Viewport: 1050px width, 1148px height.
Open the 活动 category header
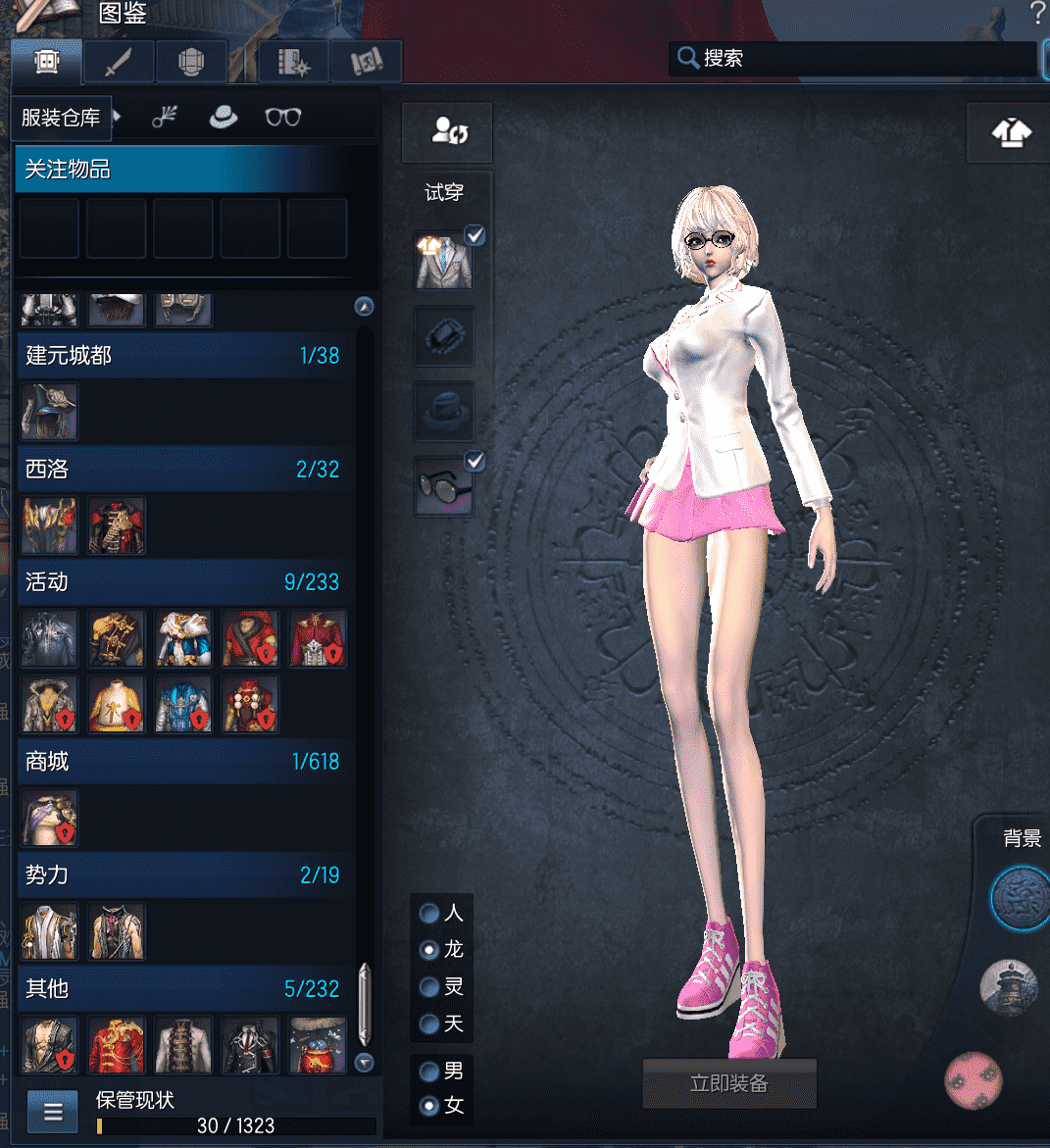point(184,582)
